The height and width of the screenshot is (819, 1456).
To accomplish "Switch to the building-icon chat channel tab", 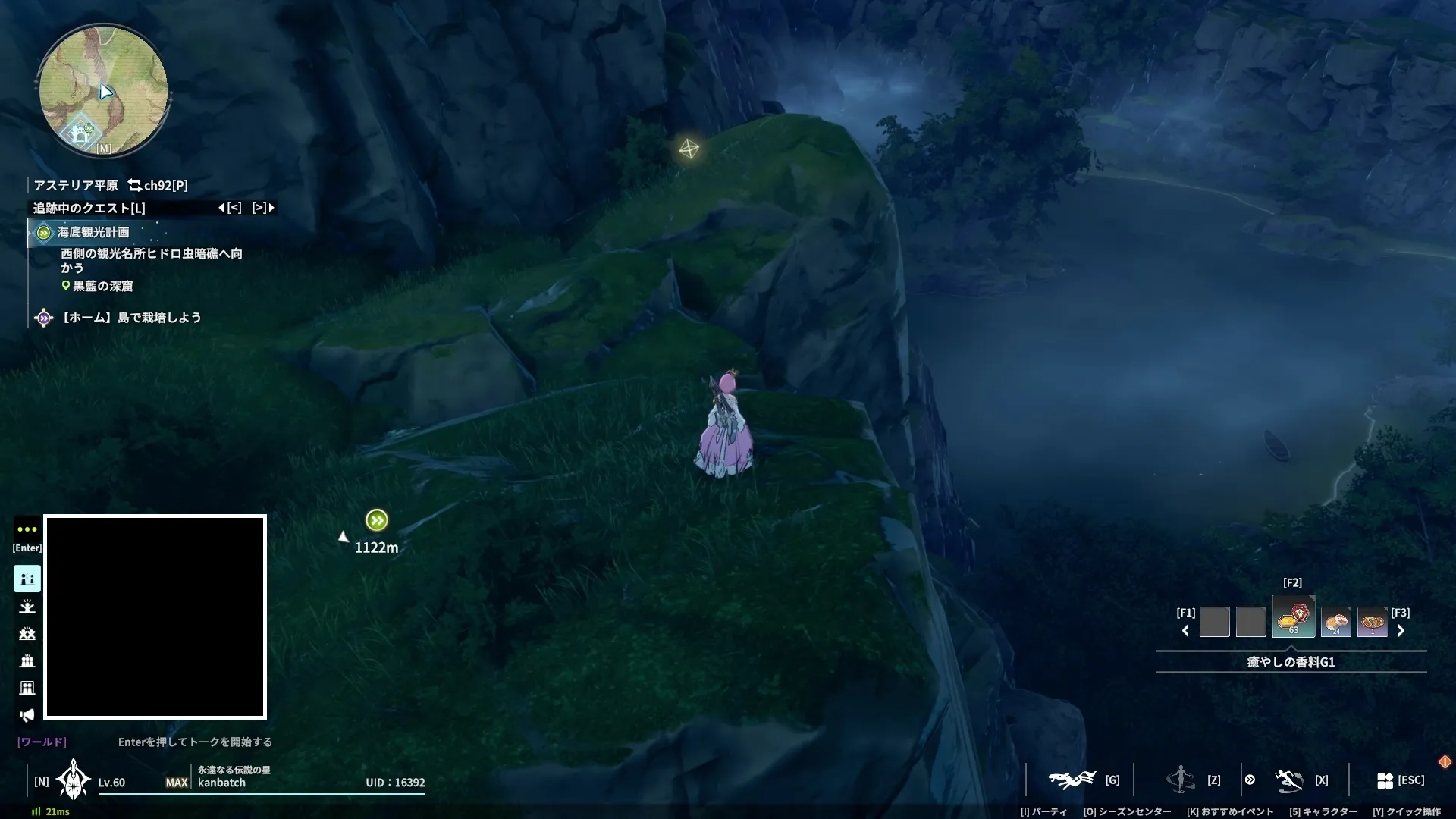I will coord(27,688).
